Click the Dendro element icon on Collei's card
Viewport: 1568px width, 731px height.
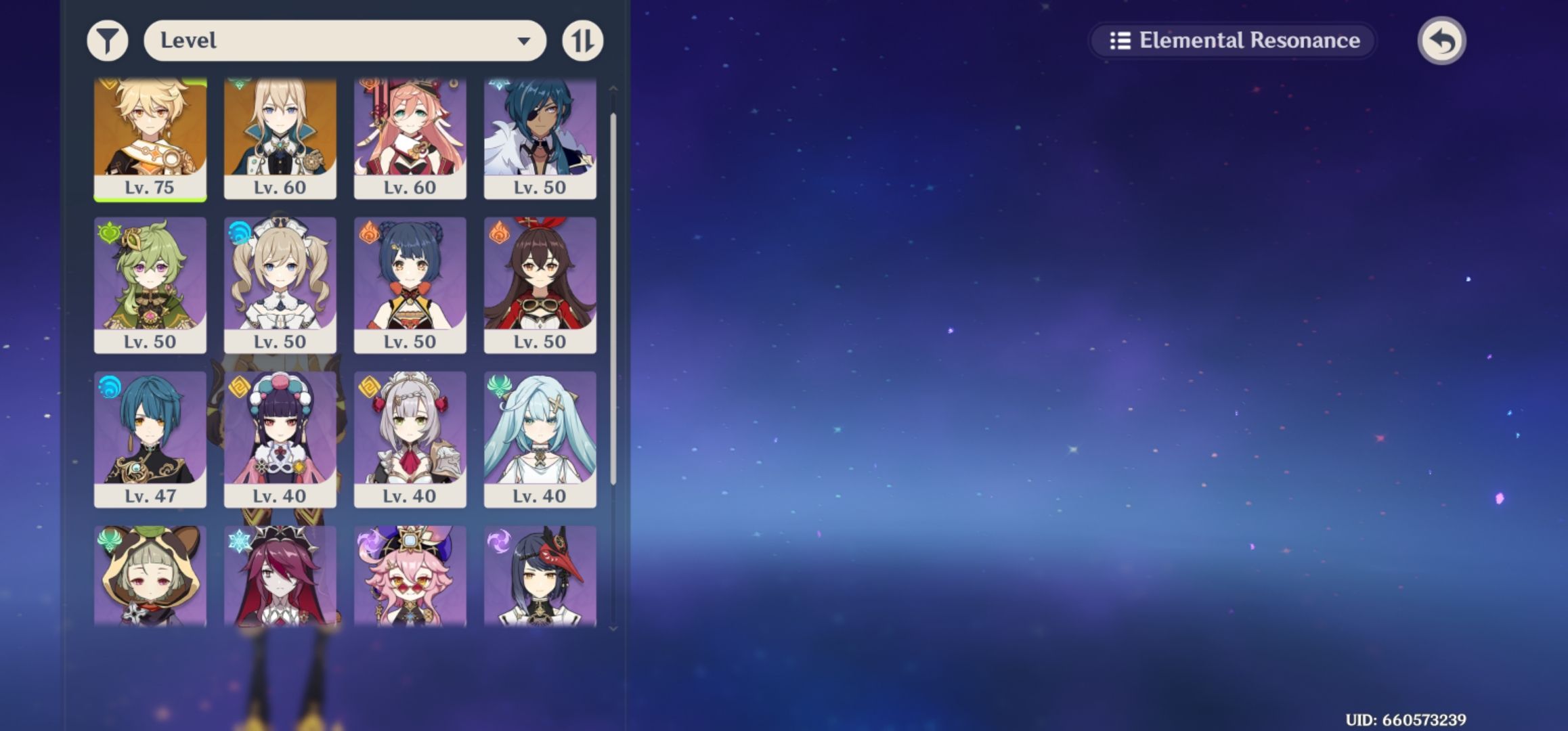108,233
